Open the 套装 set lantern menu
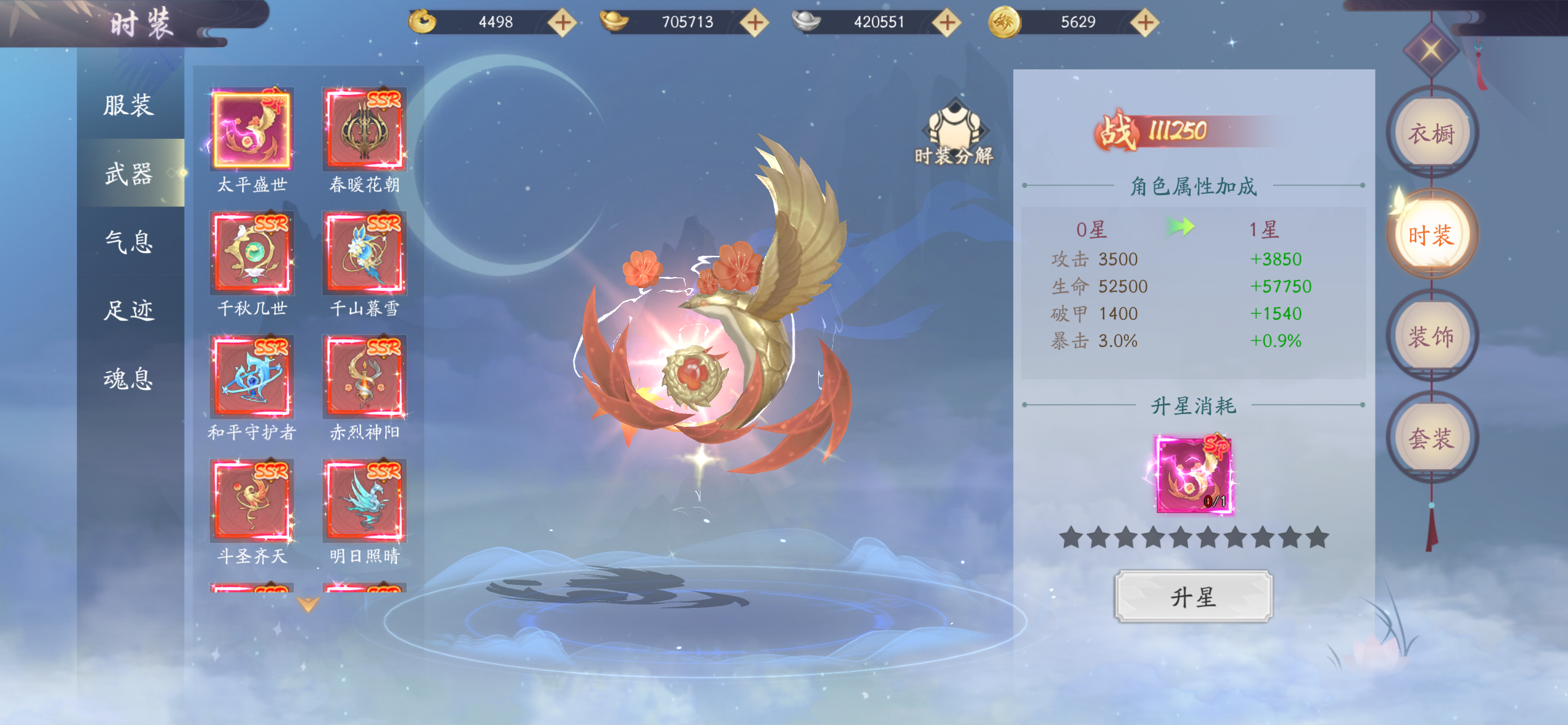This screenshot has height=725, width=1568. coord(1431,439)
